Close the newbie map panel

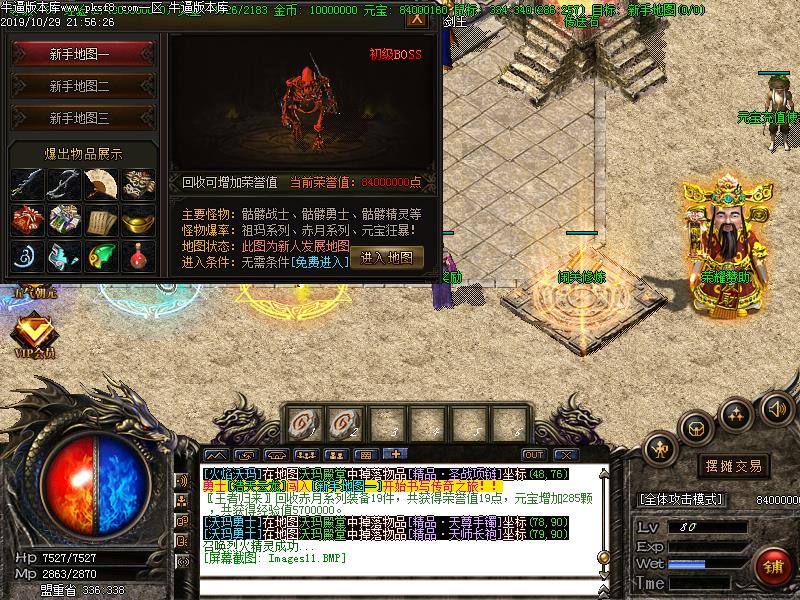(418, 19)
